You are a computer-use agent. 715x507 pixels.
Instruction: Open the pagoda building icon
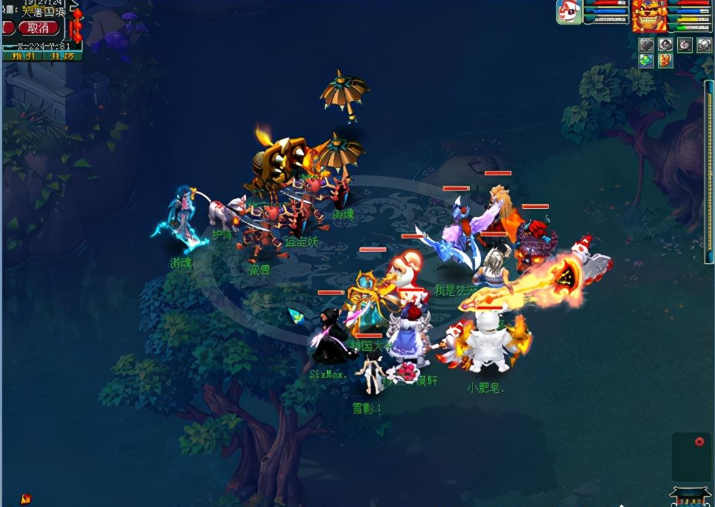click(690, 495)
